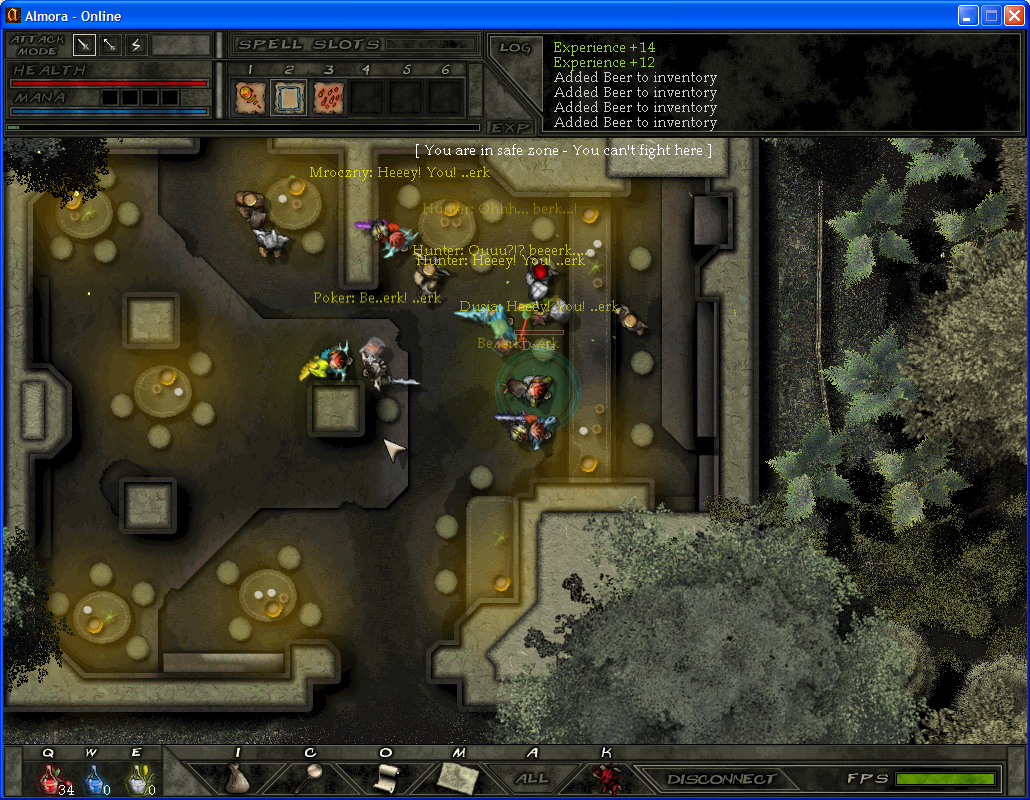Use the yellow potion
This screenshot has width=1030, height=800.
pos(137,778)
